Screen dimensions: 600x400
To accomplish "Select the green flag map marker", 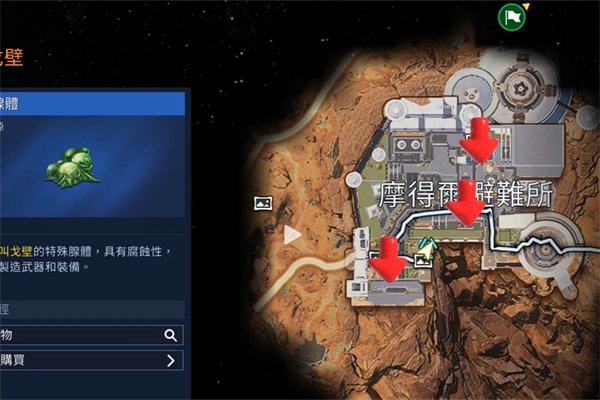I will 512,16.
